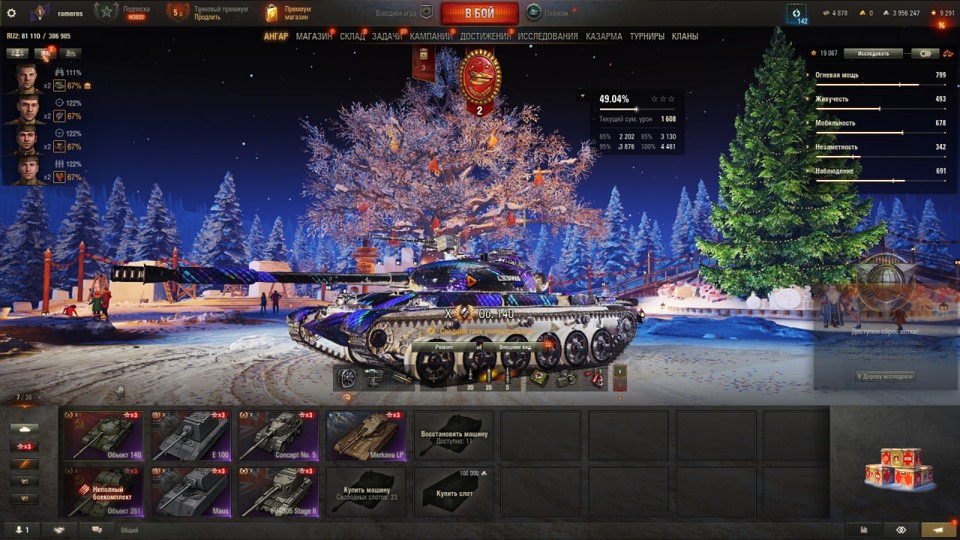Select the Объект 140 tank
The height and width of the screenshot is (540, 960).
click(x=104, y=435)
